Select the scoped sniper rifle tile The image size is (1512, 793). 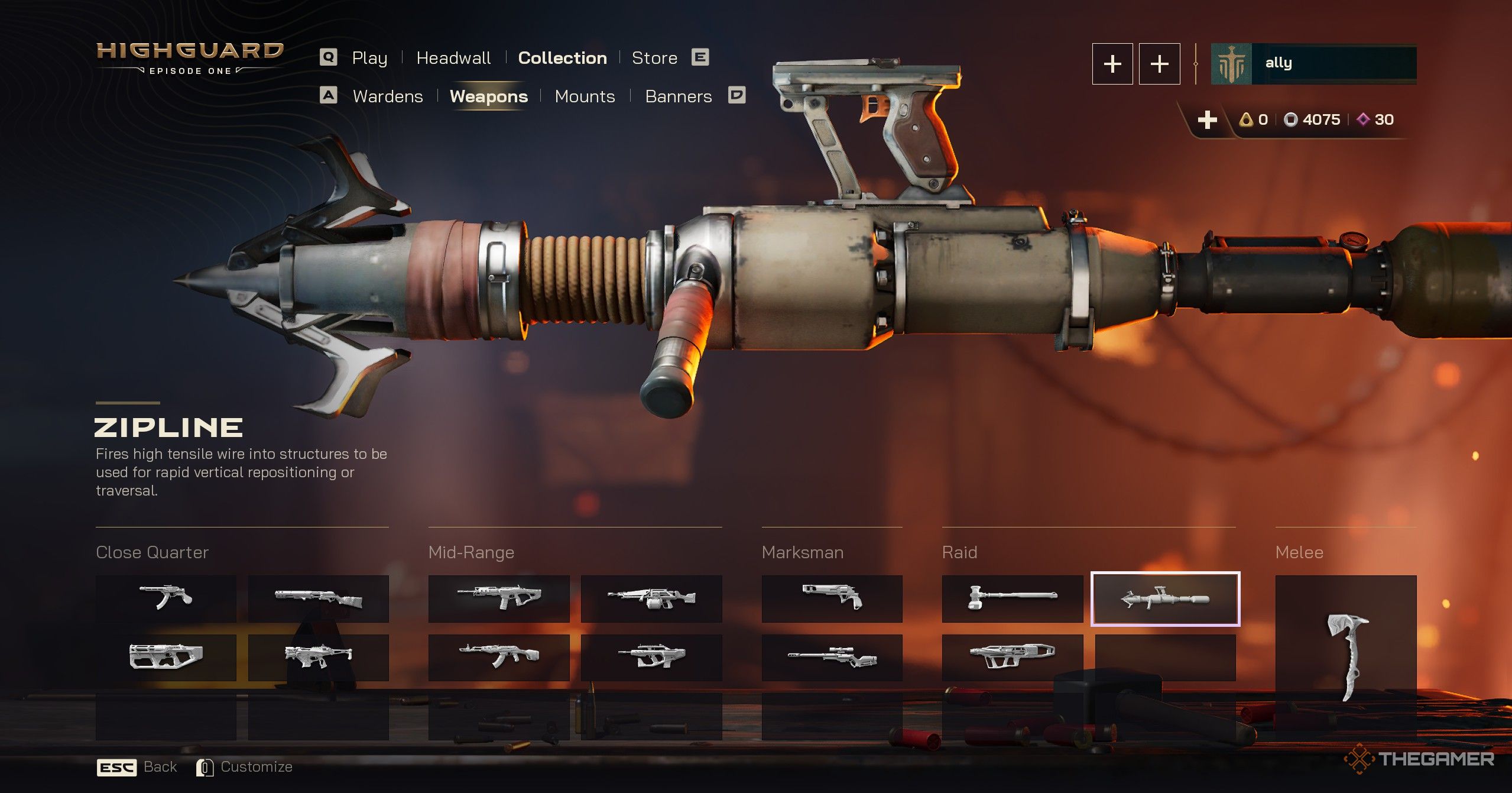point(832,657)
